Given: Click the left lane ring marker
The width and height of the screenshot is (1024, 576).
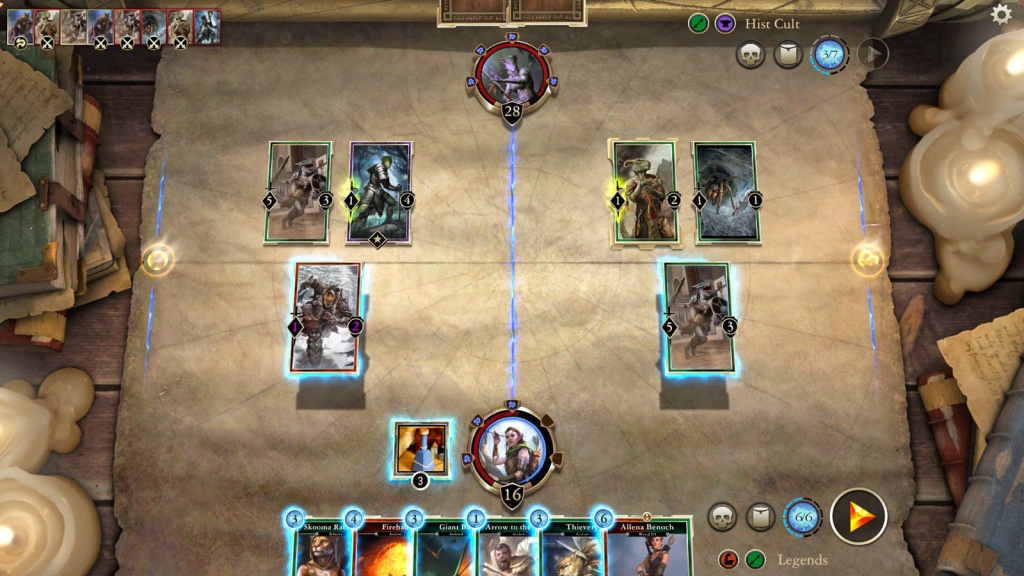Looking at the screenshot, I should (x=157, y=261).
